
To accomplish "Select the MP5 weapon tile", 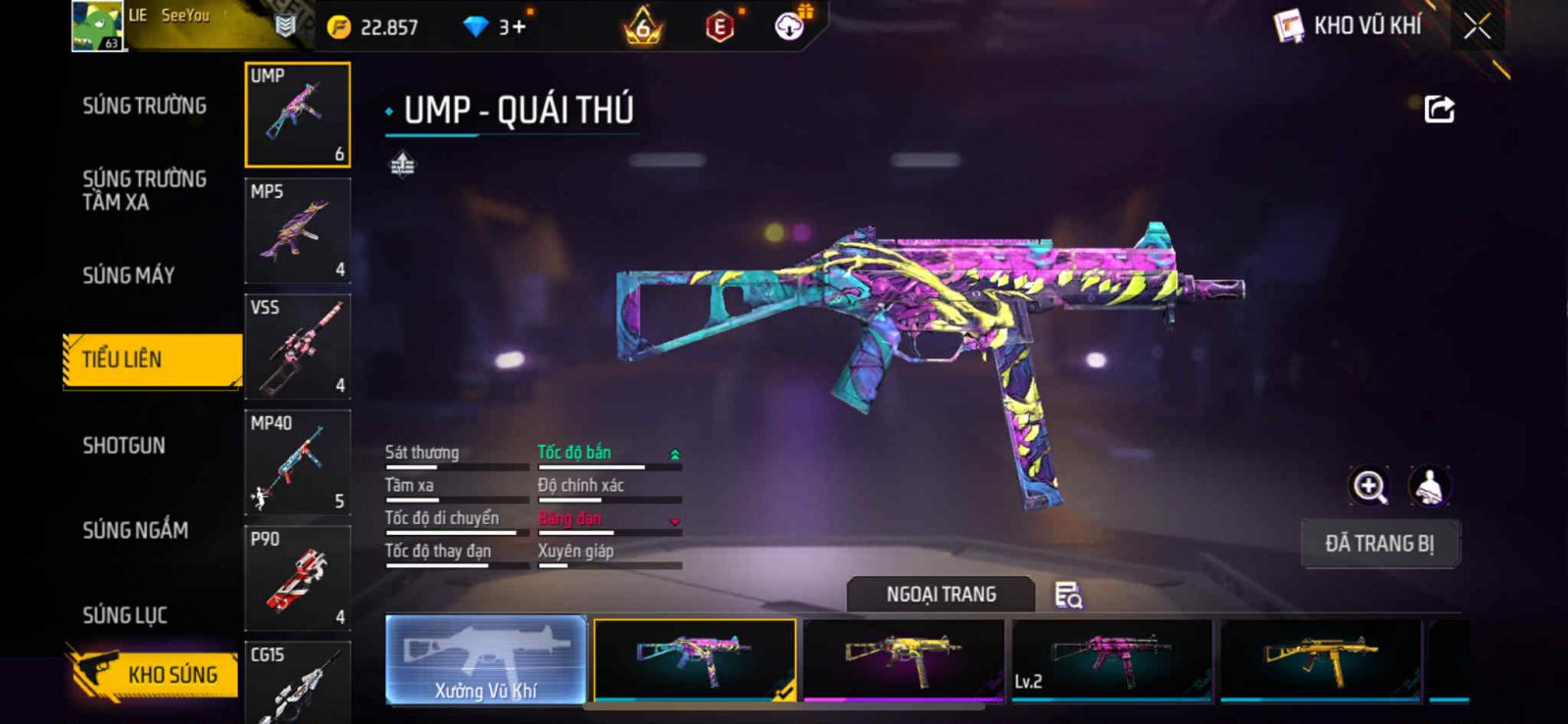I will 297,231.
